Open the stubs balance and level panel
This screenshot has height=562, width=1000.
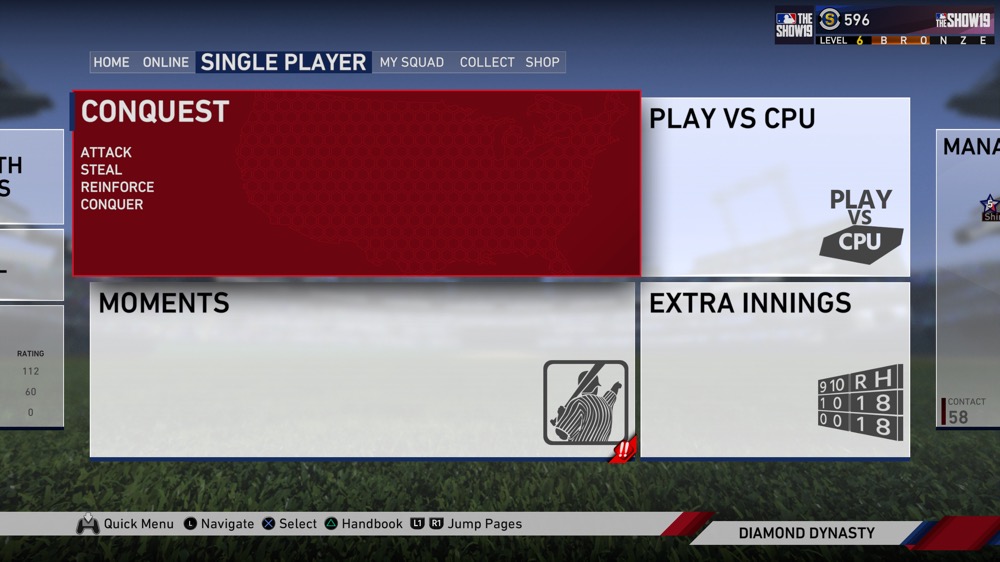[x=885, y=25]
